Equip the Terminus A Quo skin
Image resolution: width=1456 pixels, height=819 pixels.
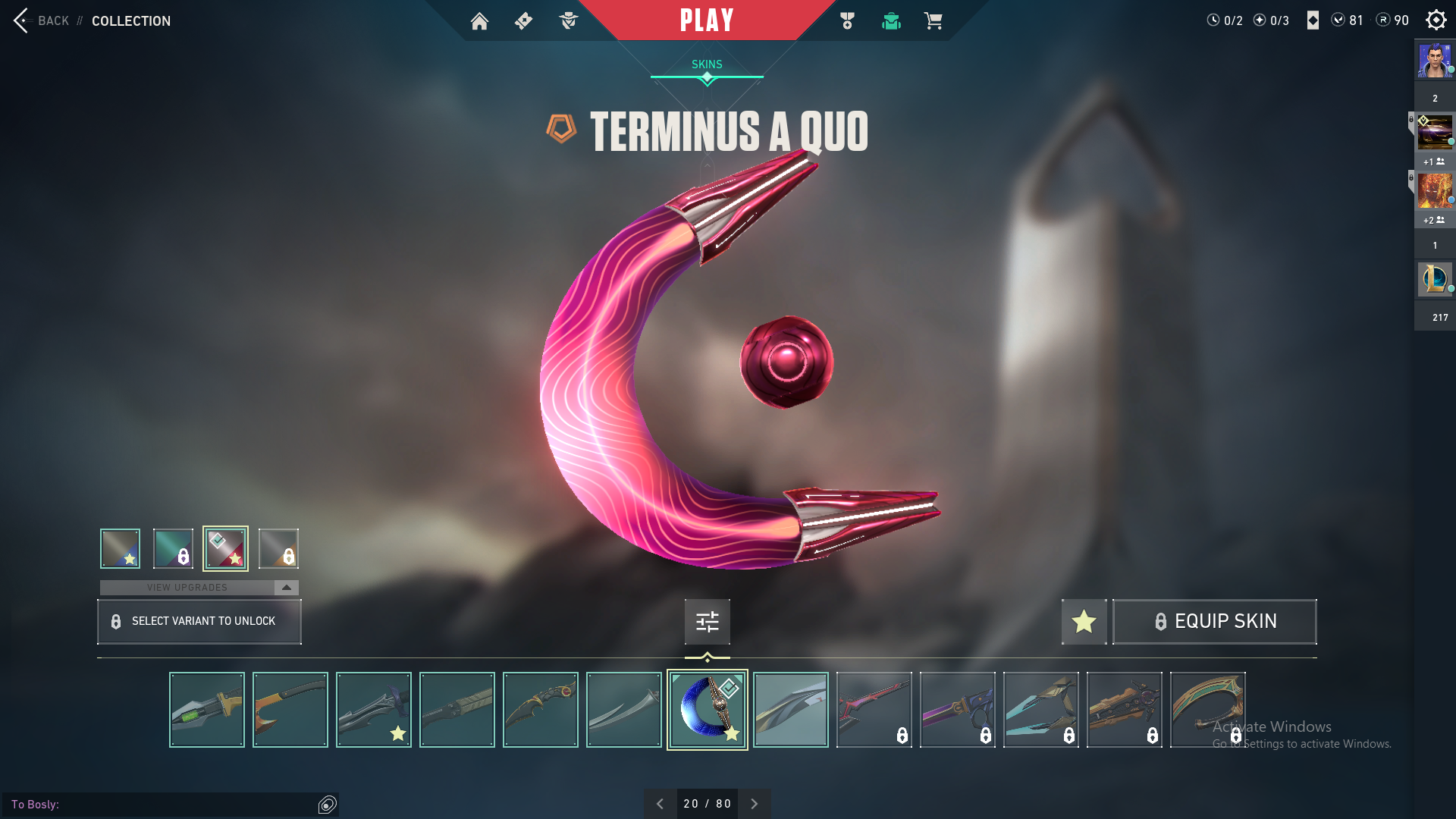click(x=1214, y=622)
